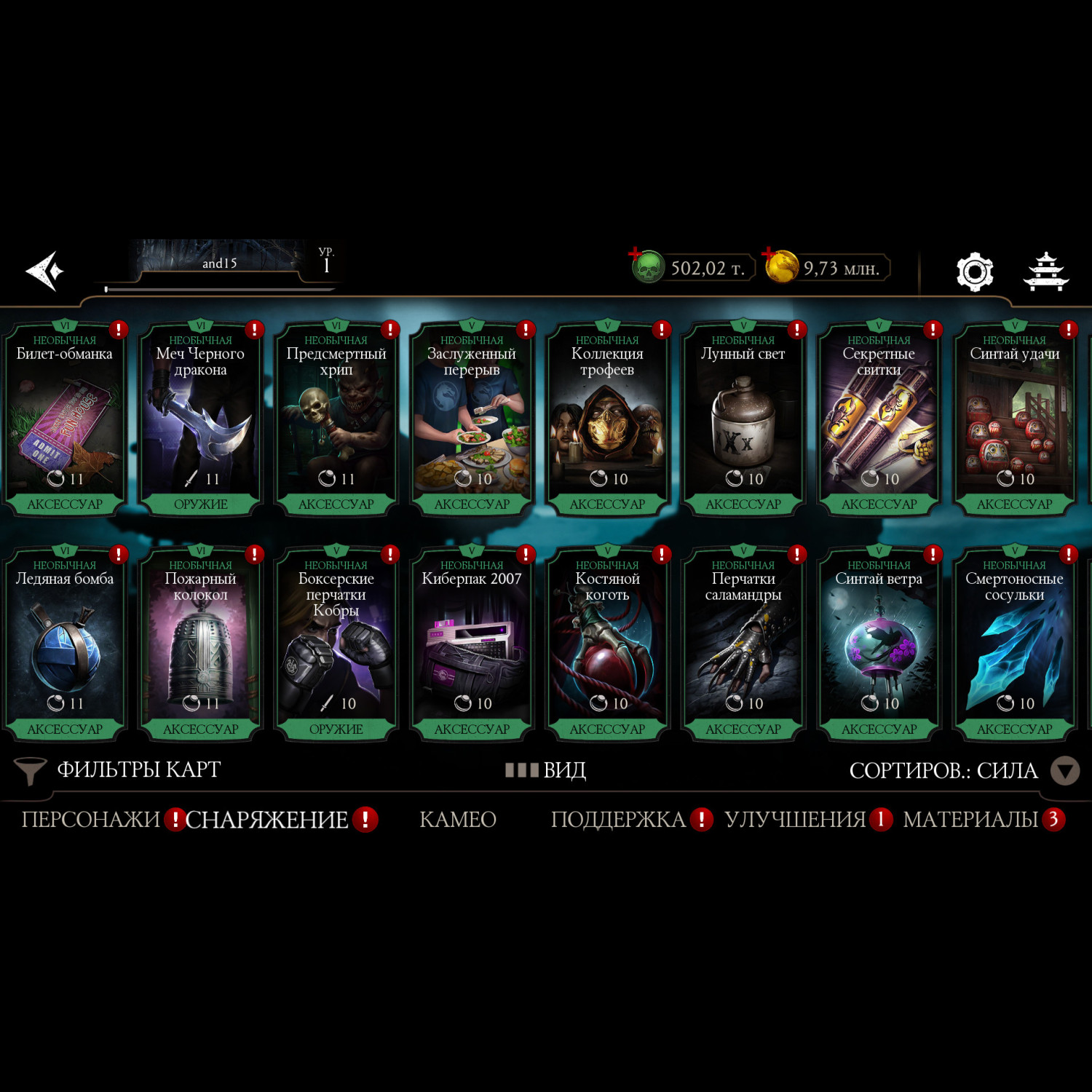Select the Лунный свет accessory card
The image size is (1092, 1092).
tap(743, 419)
